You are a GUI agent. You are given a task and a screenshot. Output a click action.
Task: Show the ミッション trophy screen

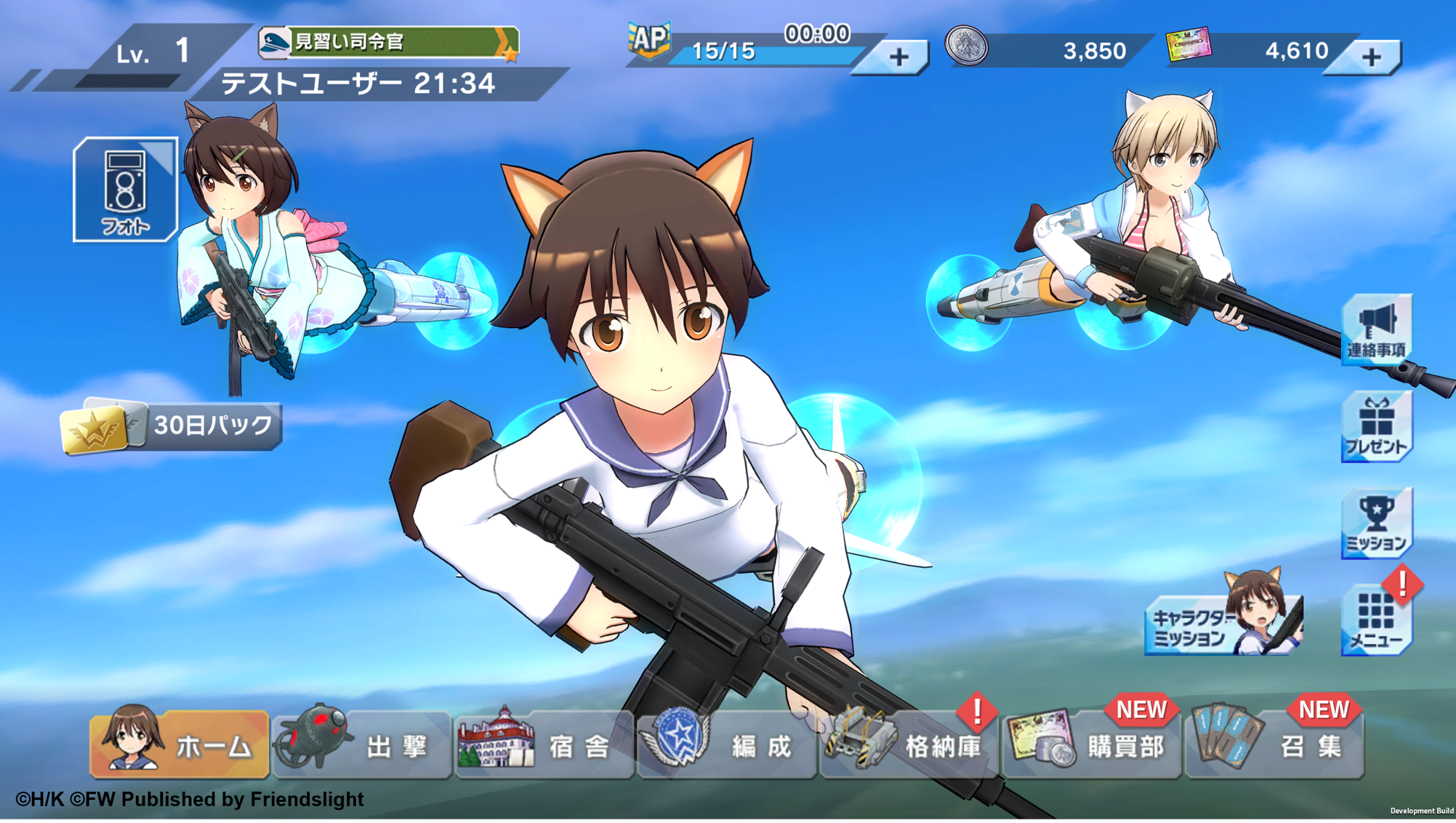pos(1376,523)
